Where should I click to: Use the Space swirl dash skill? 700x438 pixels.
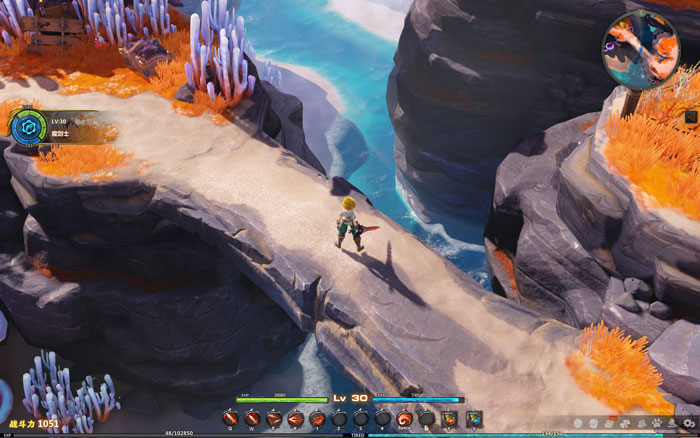(405, 418)
